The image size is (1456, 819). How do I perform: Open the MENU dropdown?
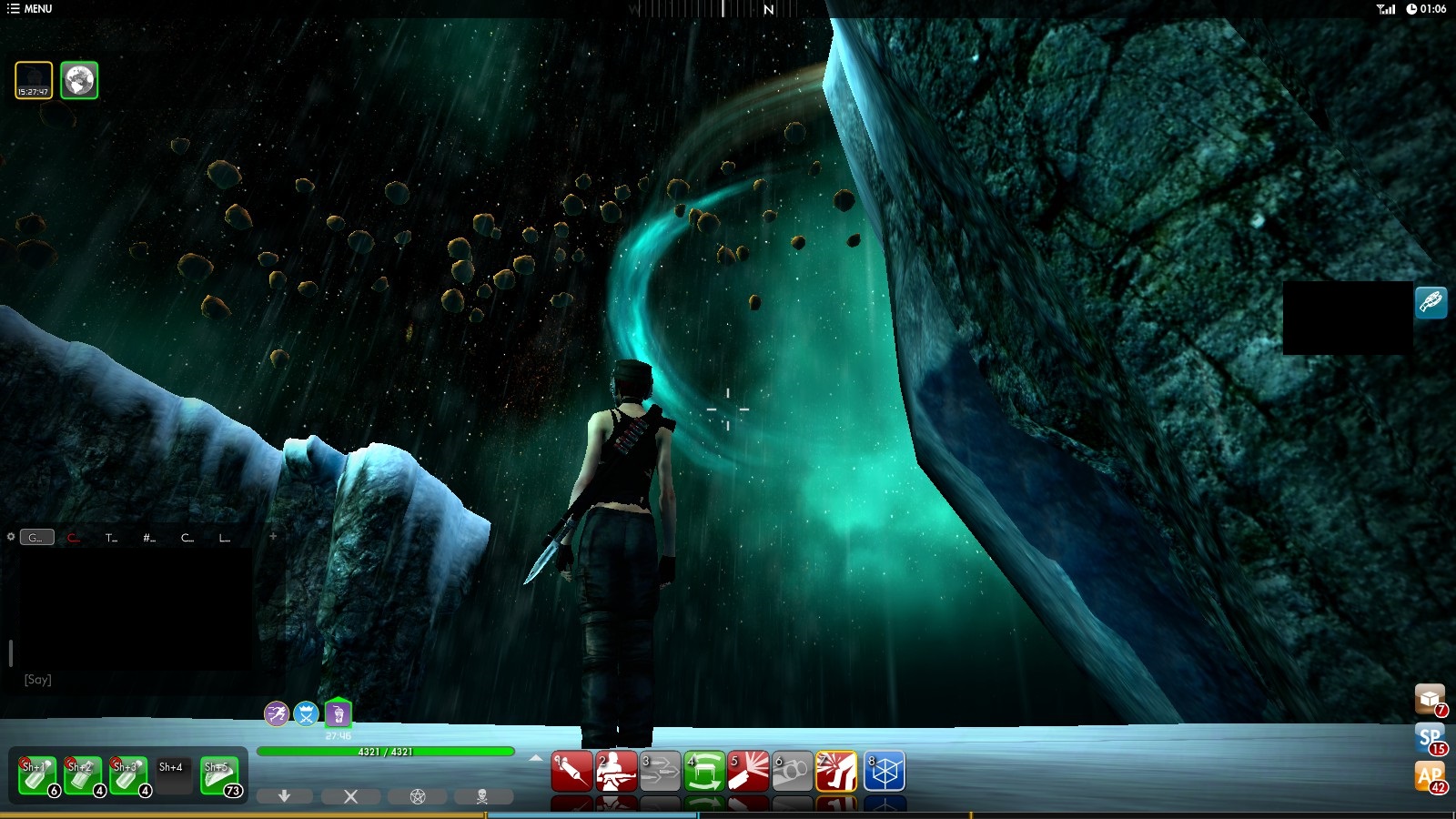[x=29, y=9]
